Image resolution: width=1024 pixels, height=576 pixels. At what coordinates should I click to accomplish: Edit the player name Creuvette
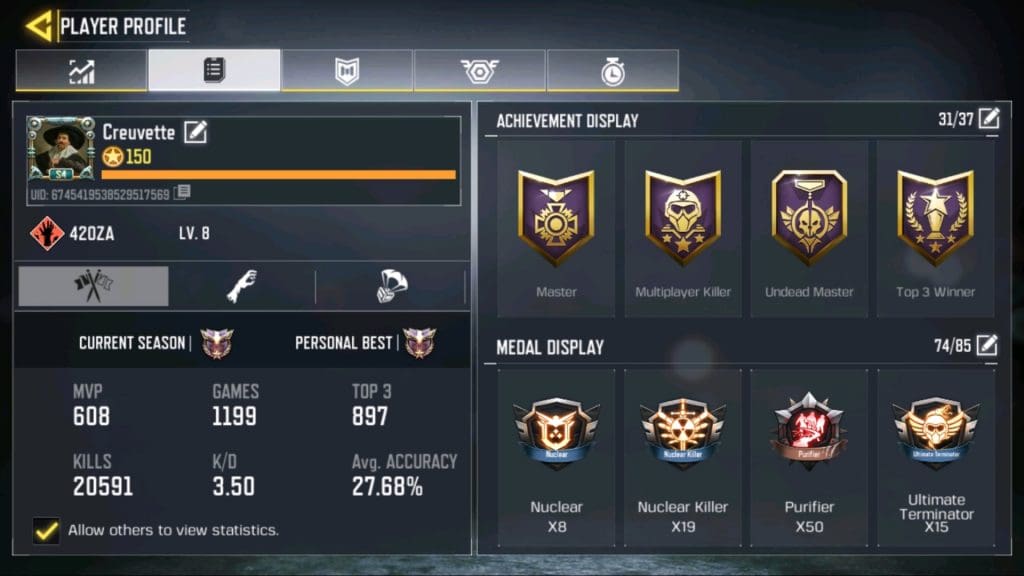coord(195,131)
